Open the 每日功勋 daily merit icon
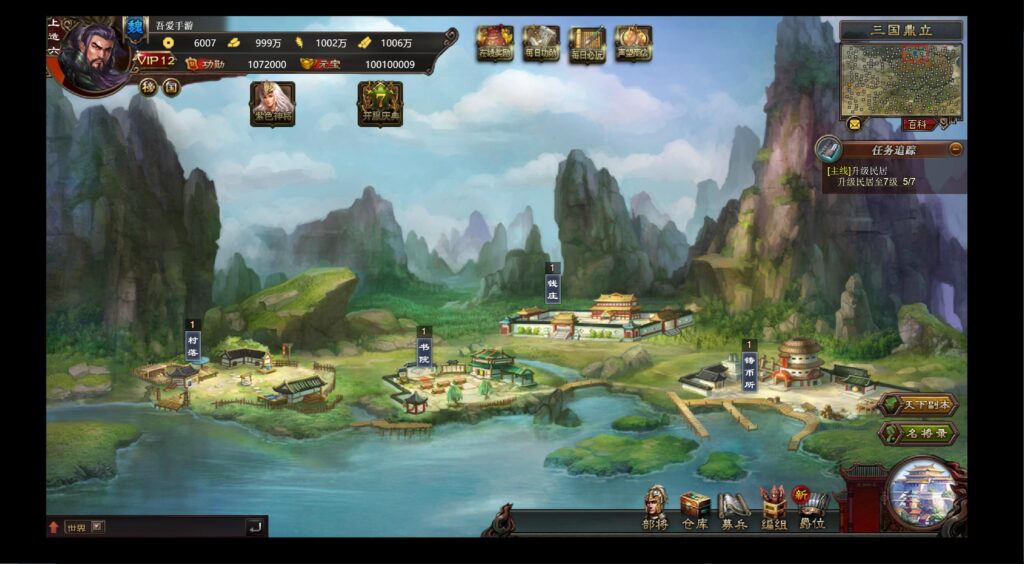 click(540, 43)
